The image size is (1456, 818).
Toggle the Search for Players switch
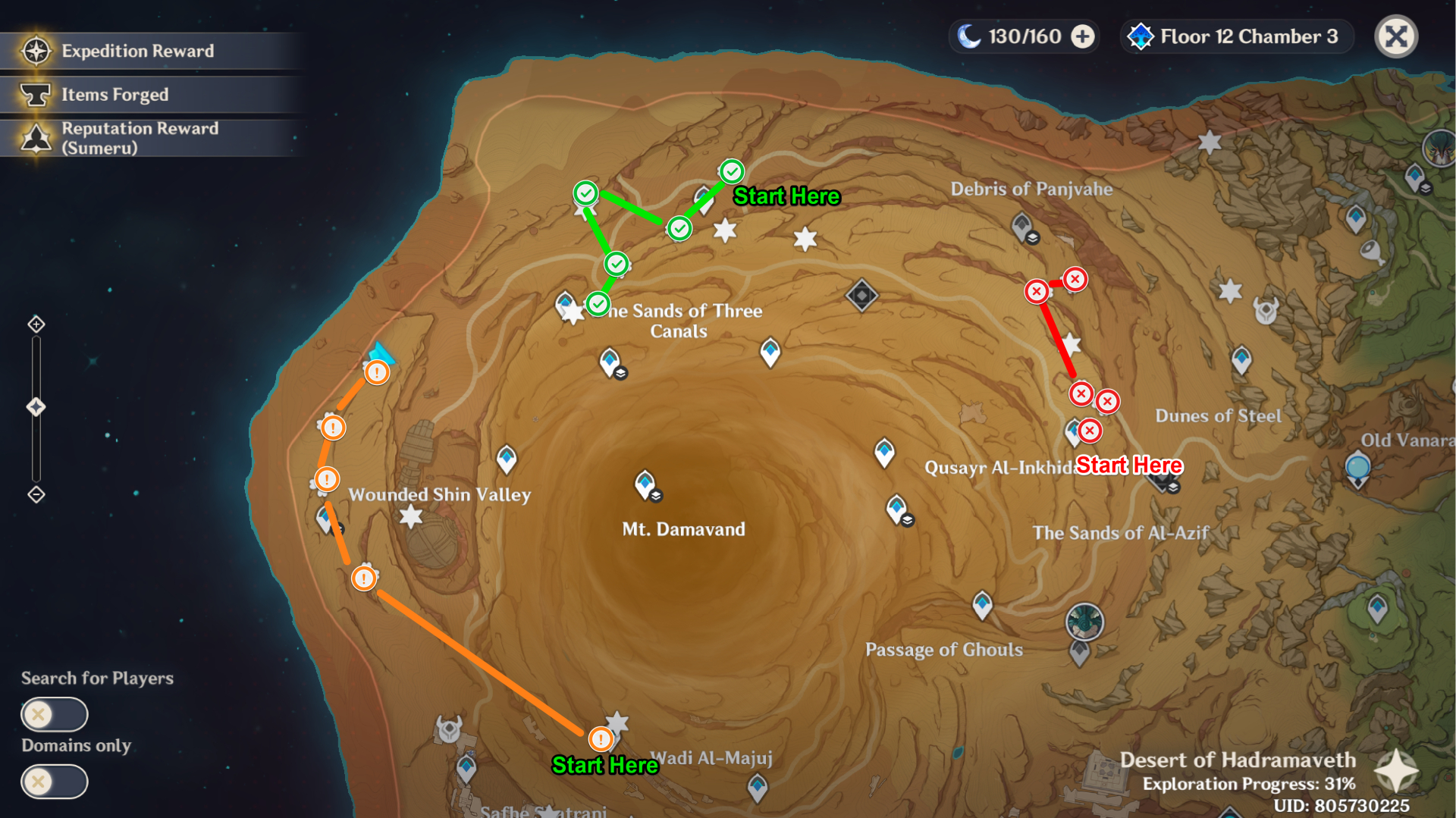click(54, 713)
